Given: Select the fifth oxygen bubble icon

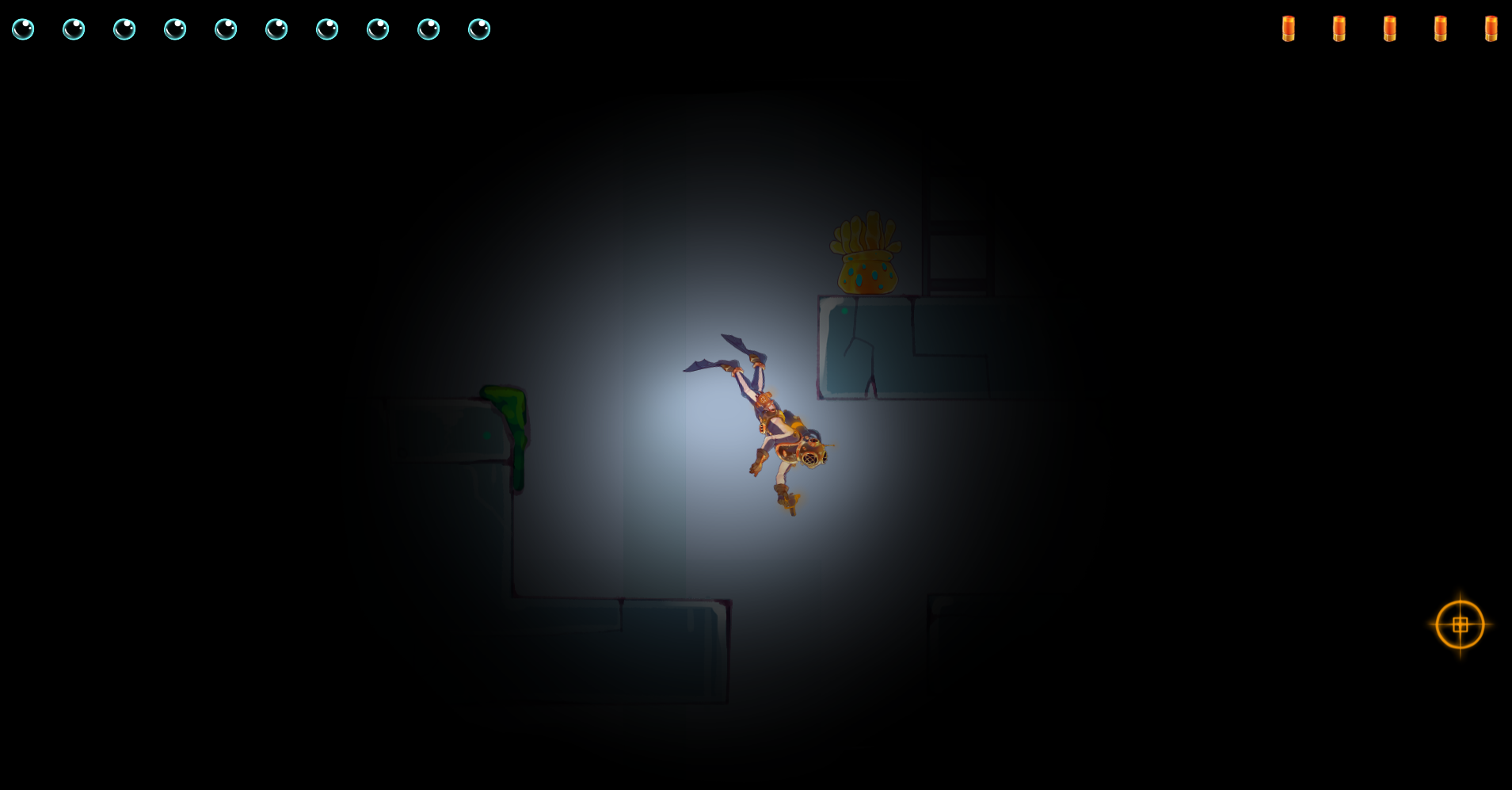Looking at the screenshot, I should coord(227,29).
